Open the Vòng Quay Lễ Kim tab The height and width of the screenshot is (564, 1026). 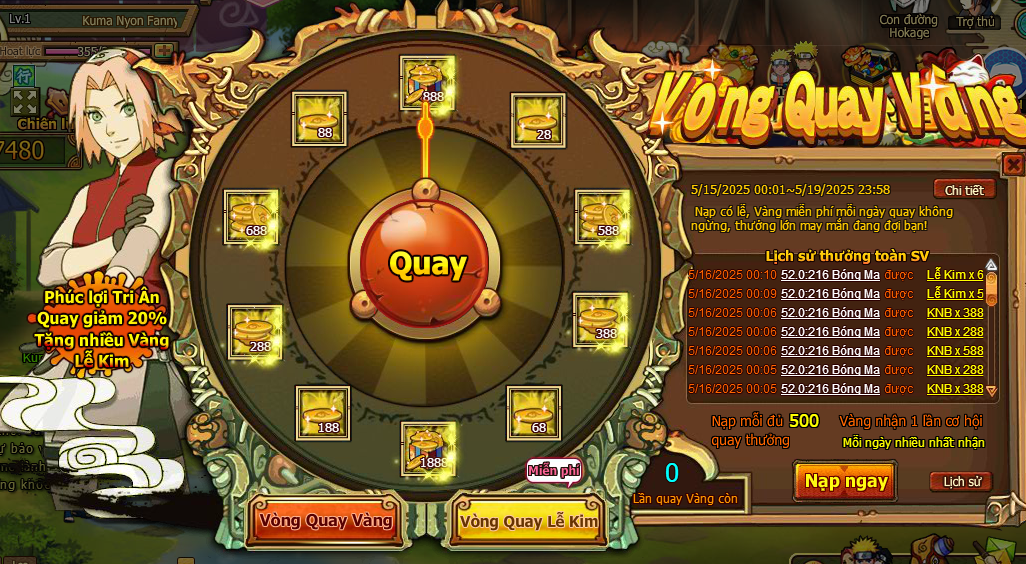pyautogui.click(x=528, y=521)
